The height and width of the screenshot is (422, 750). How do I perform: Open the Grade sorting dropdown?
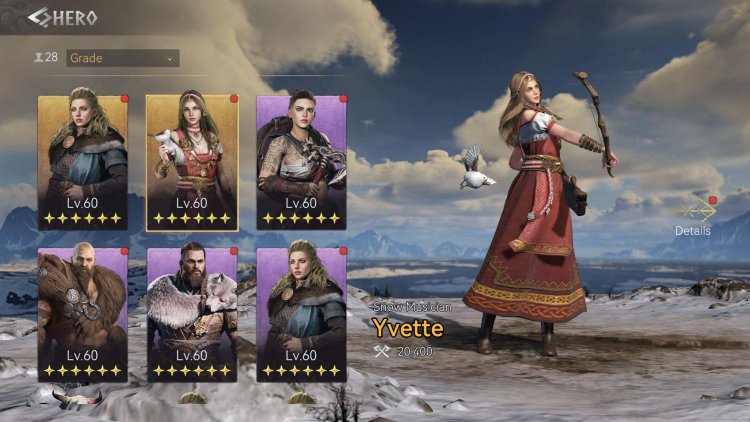click(122, 58)
